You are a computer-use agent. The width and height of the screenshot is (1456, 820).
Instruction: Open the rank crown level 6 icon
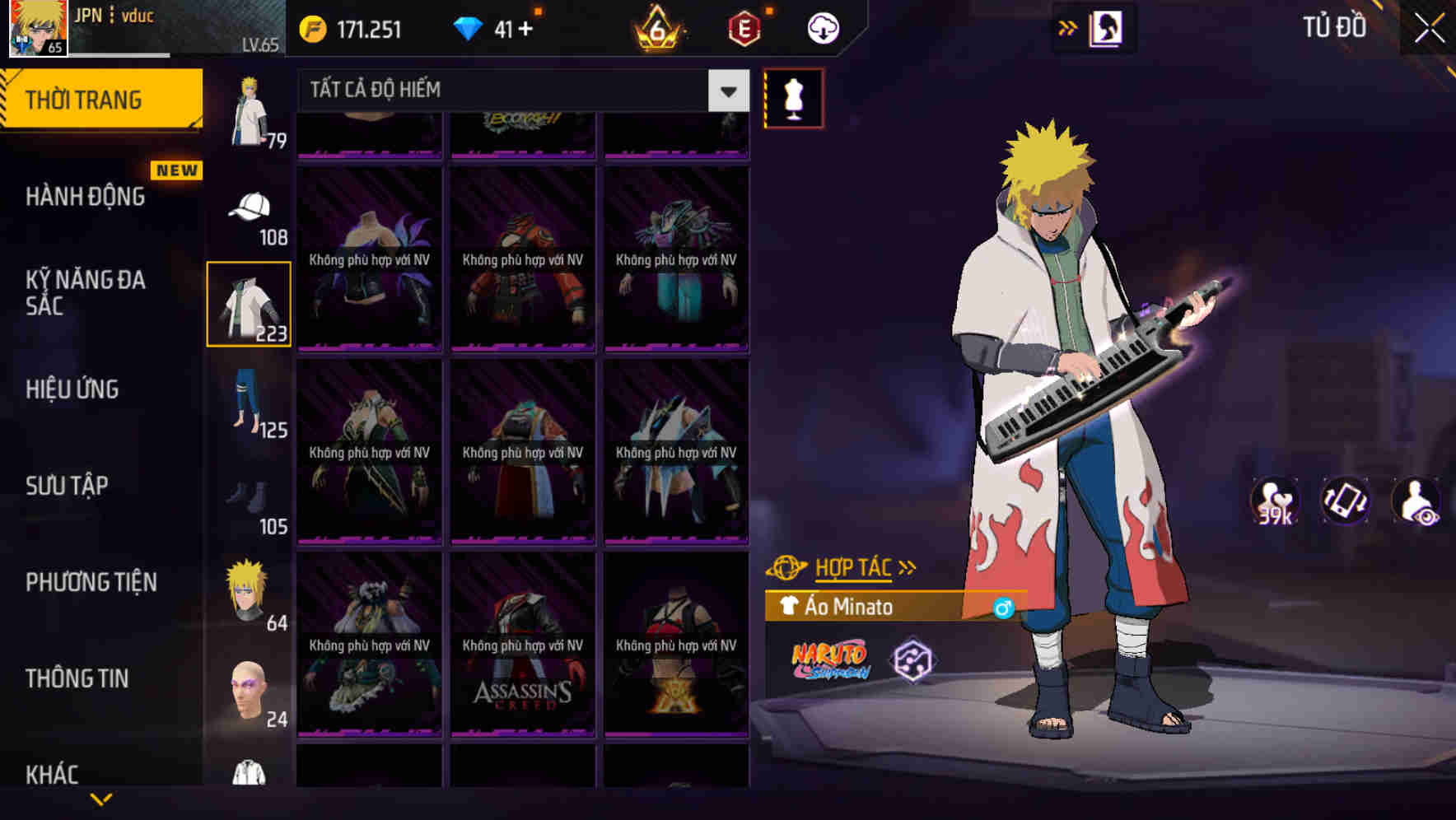click(655, 29)
